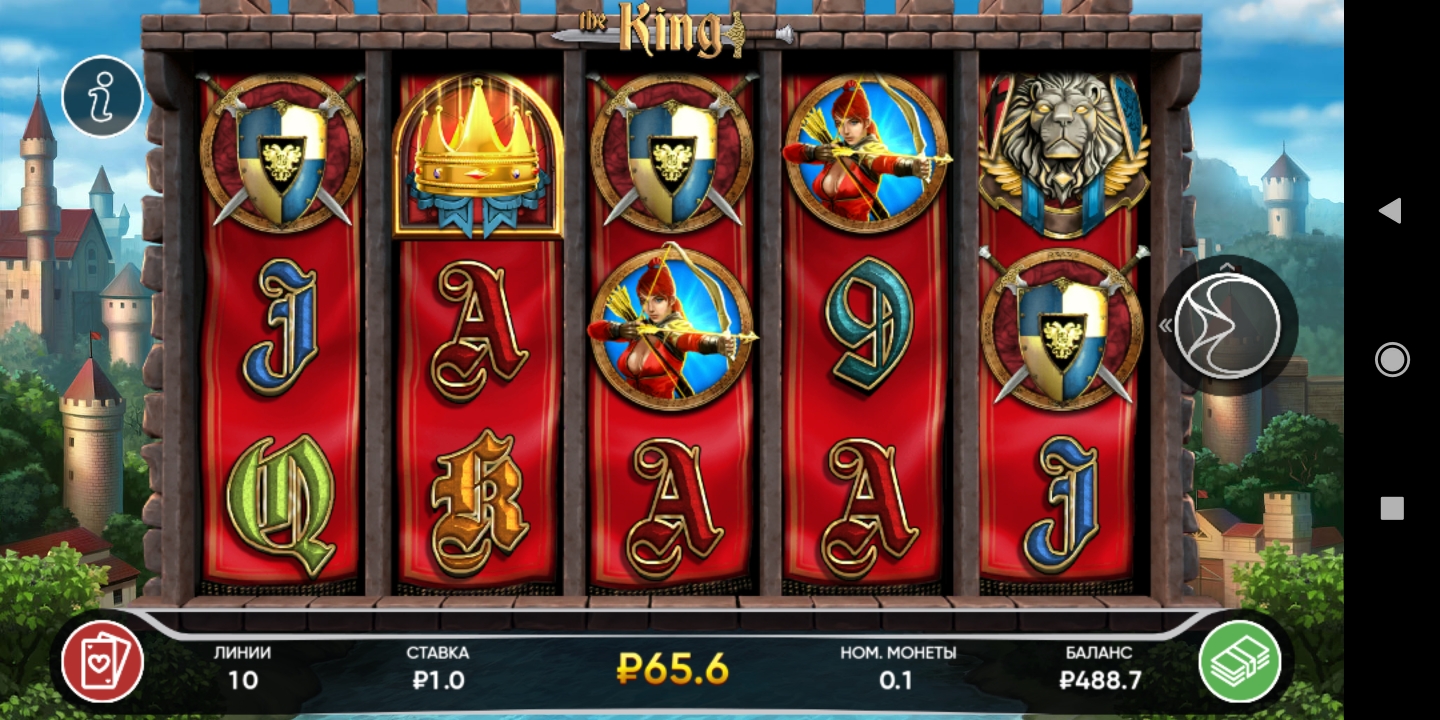Tap the Android back triangle

[x=1390, y=210]
